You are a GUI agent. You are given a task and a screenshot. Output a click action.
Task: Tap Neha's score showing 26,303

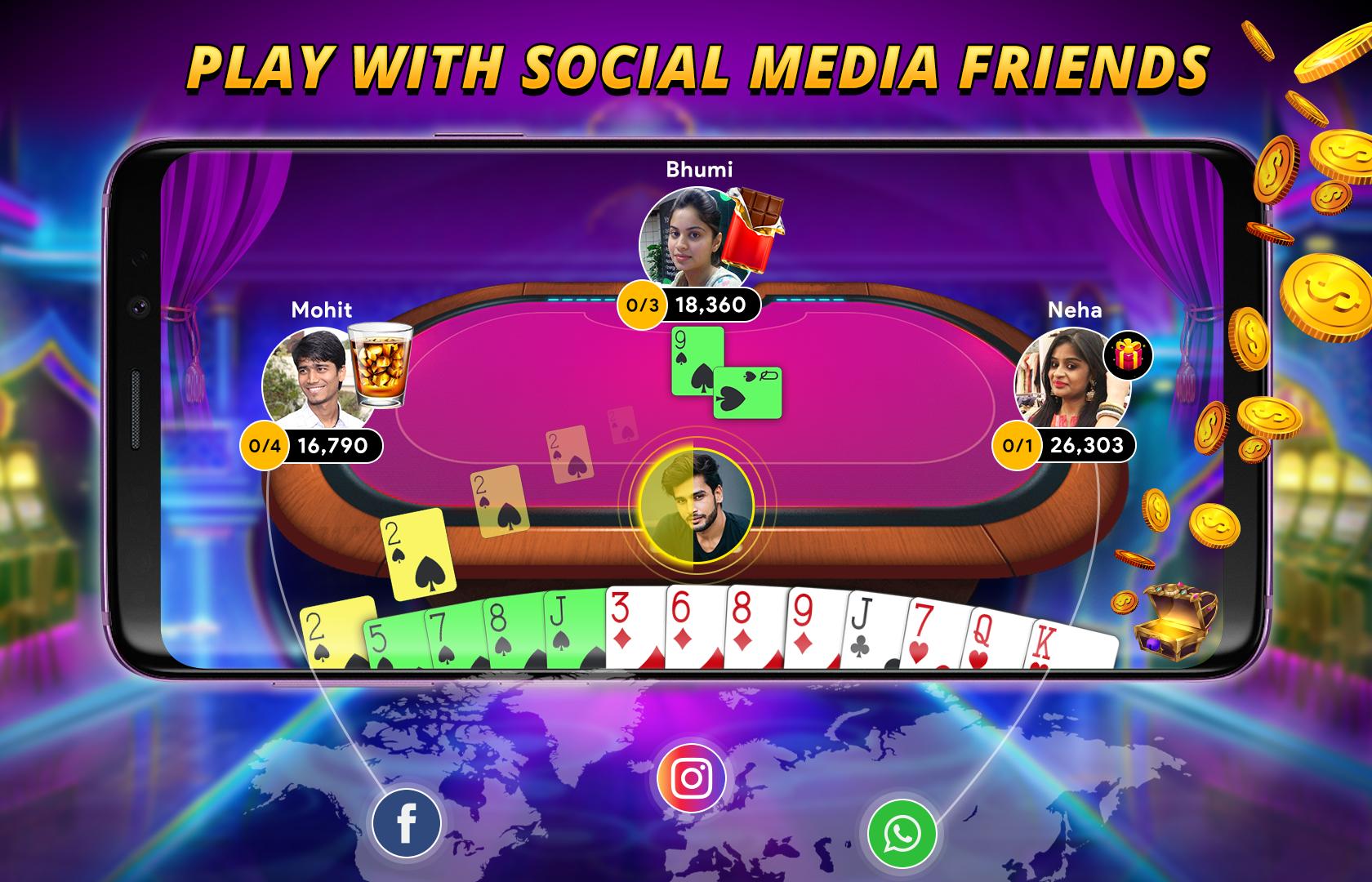(x=1089, y=445)
